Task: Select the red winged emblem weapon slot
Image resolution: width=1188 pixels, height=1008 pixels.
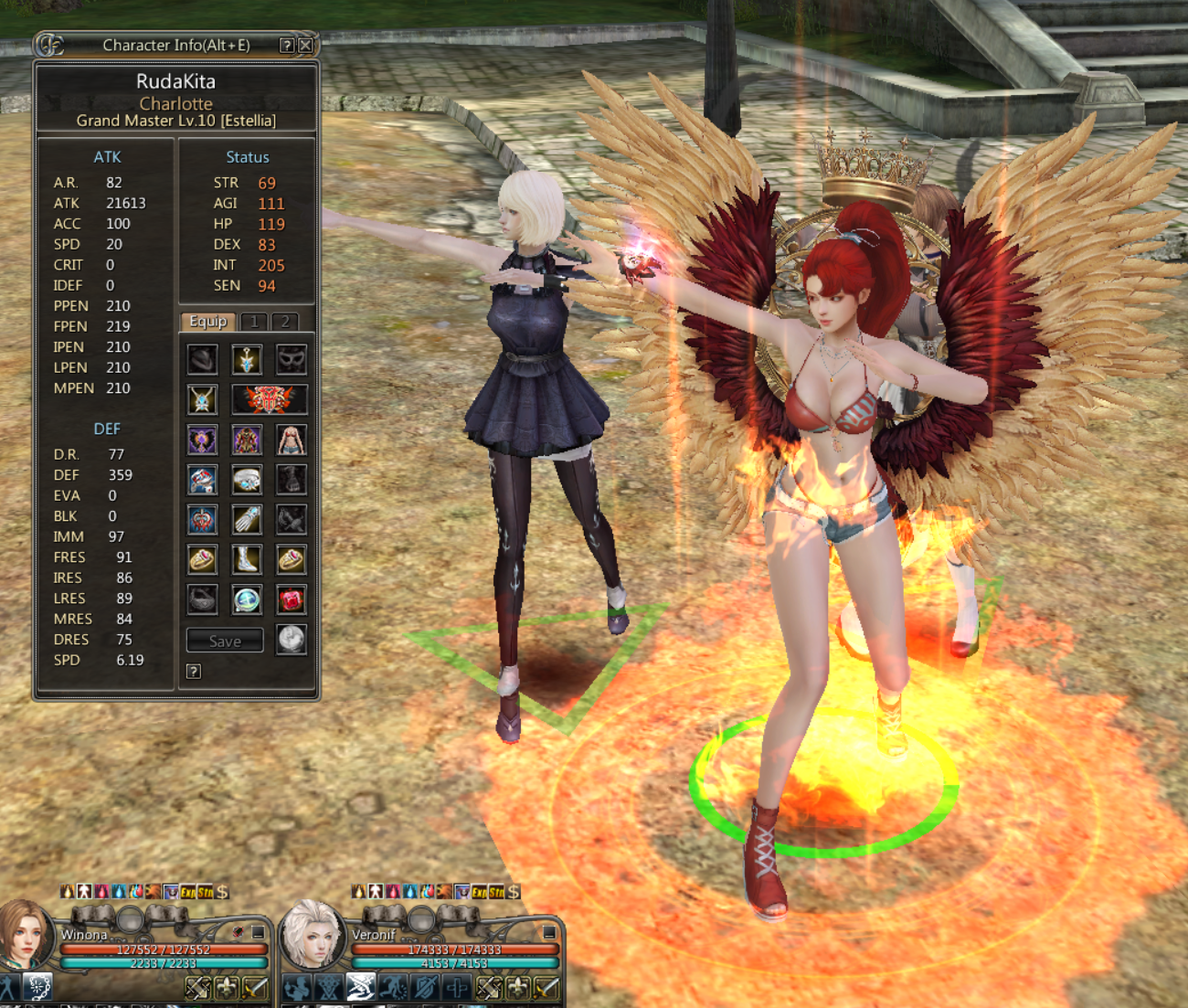Action: 269,399
